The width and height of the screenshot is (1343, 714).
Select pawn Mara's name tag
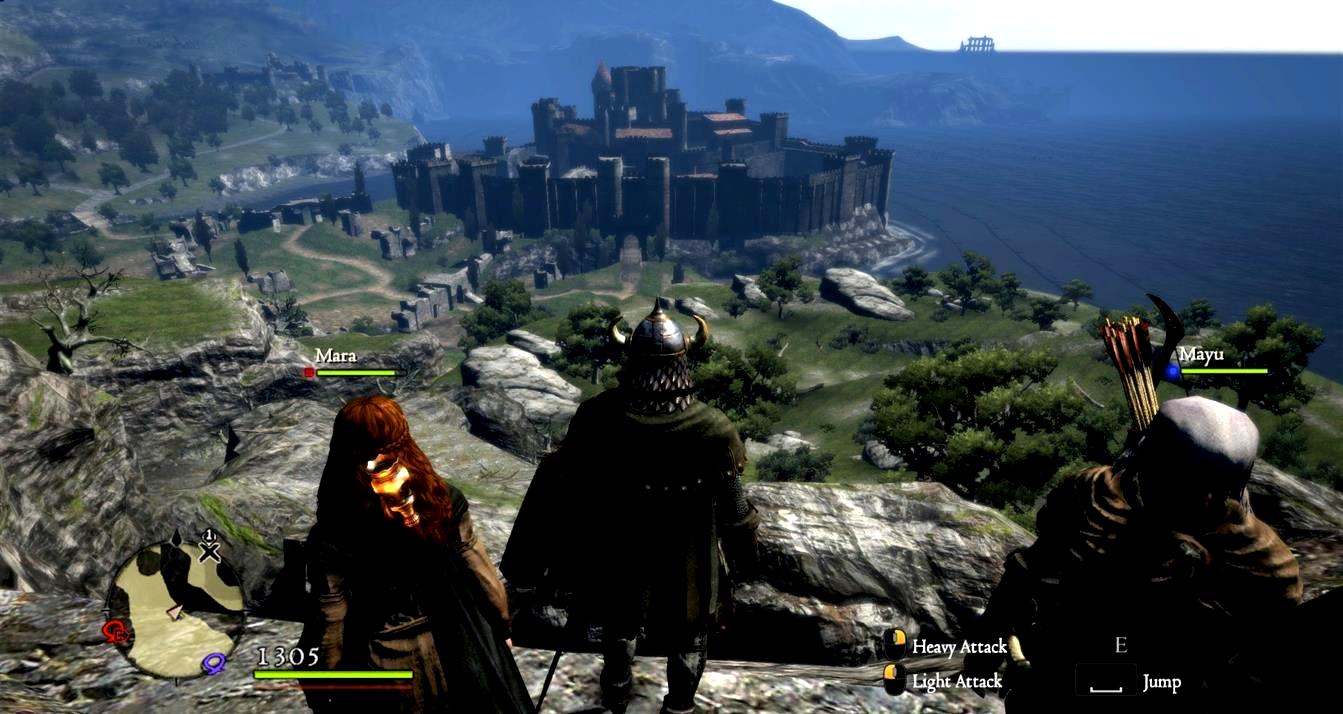(x=336, y=355)
